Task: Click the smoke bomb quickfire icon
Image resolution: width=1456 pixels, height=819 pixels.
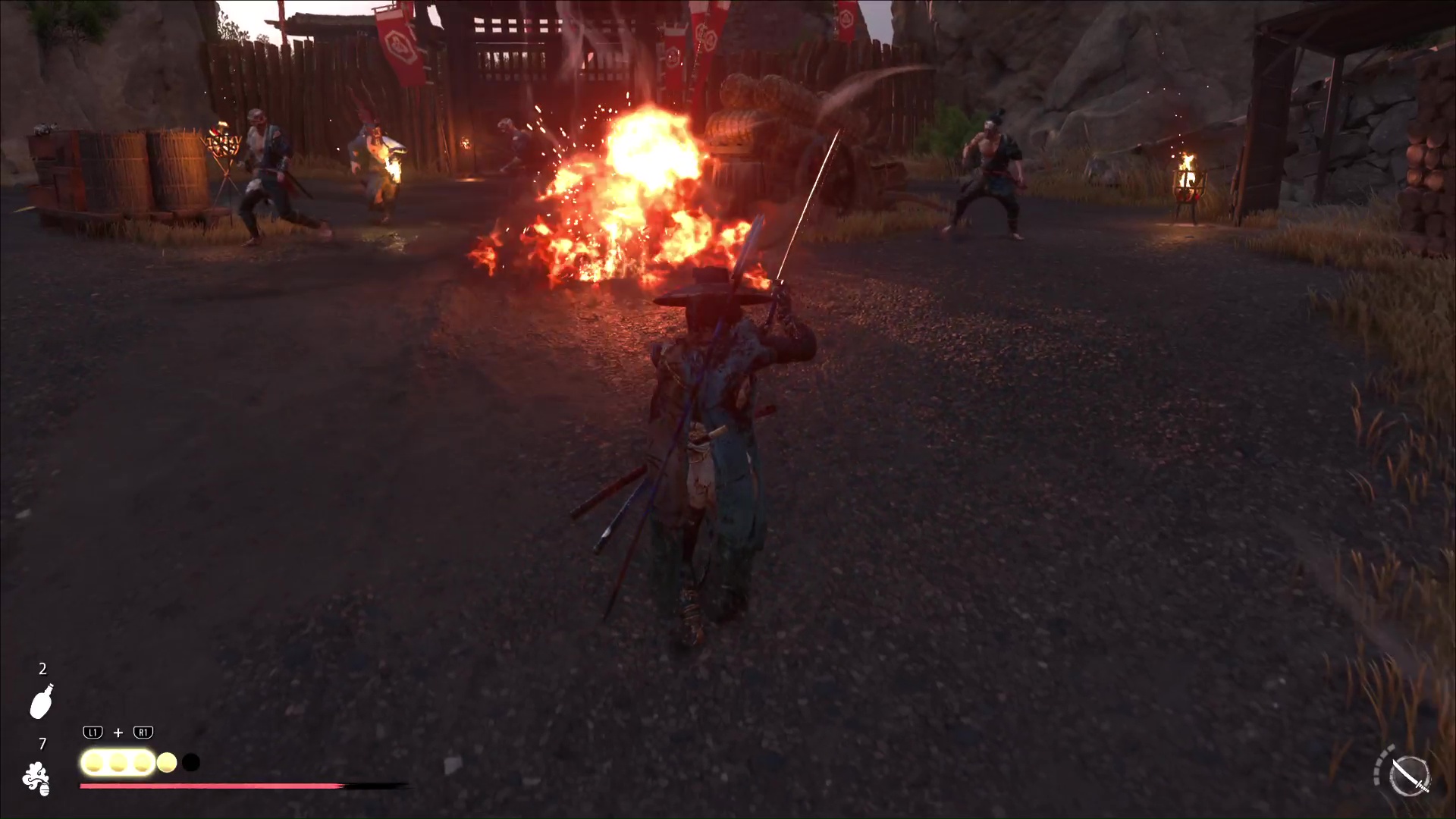Action: tap(36, 779)
